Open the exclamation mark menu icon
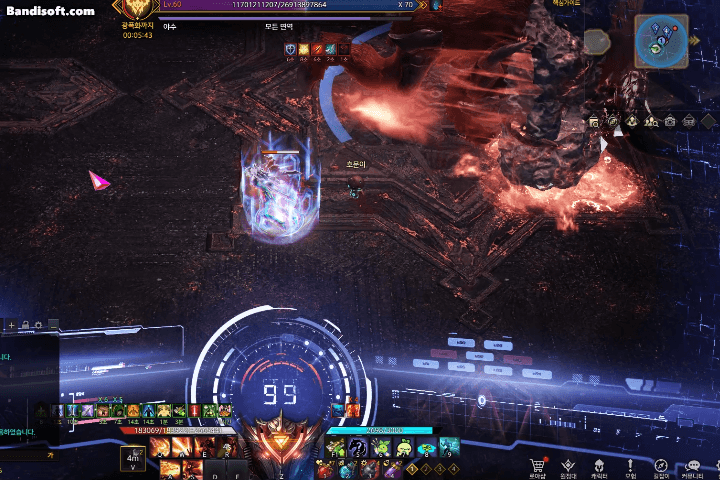The width and height of the screenshot is (720, 480). pos(629,465)
